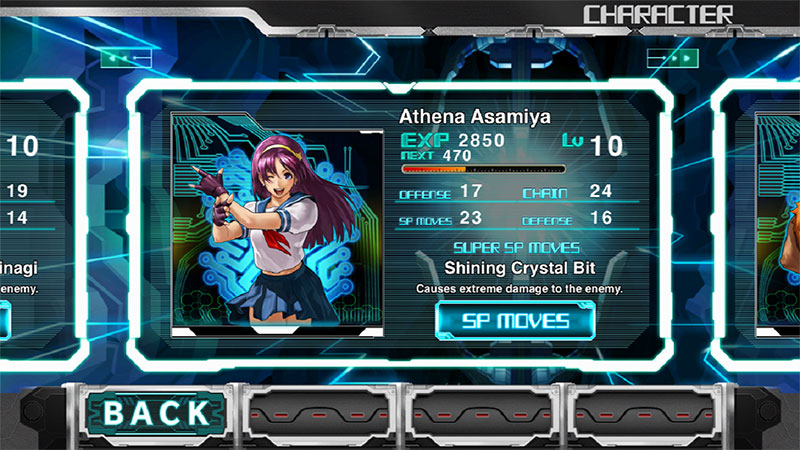
Task: Select Athena Asamiya's portrait
Action: coord(277,223)
